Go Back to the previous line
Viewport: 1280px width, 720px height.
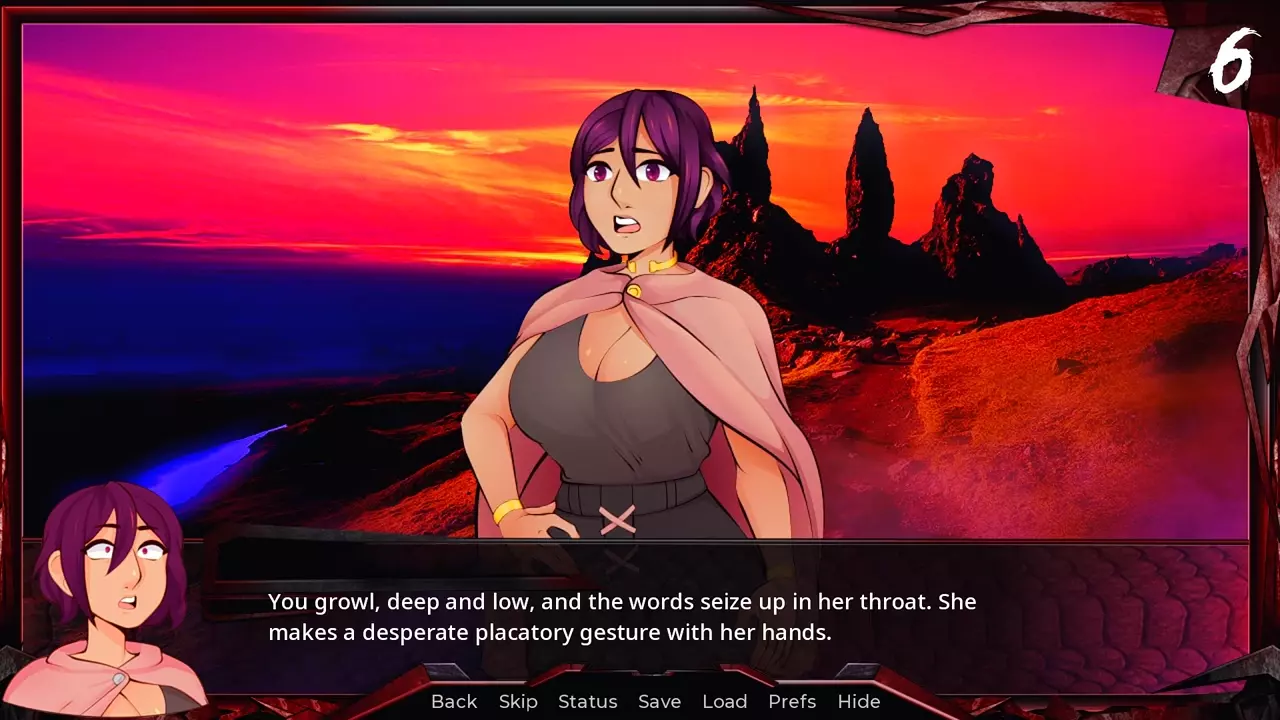point(454,701)
